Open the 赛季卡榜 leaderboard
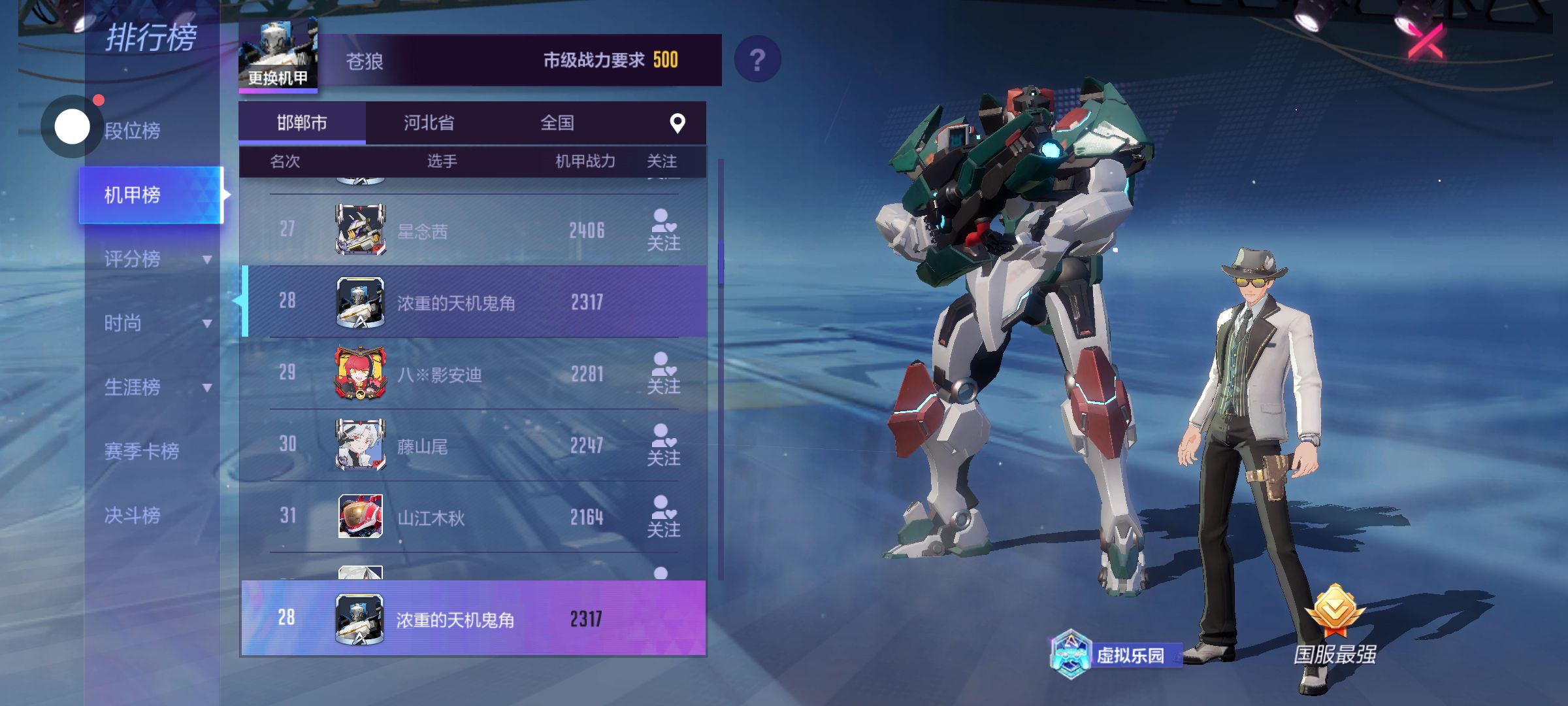 [x=142, y=451]
